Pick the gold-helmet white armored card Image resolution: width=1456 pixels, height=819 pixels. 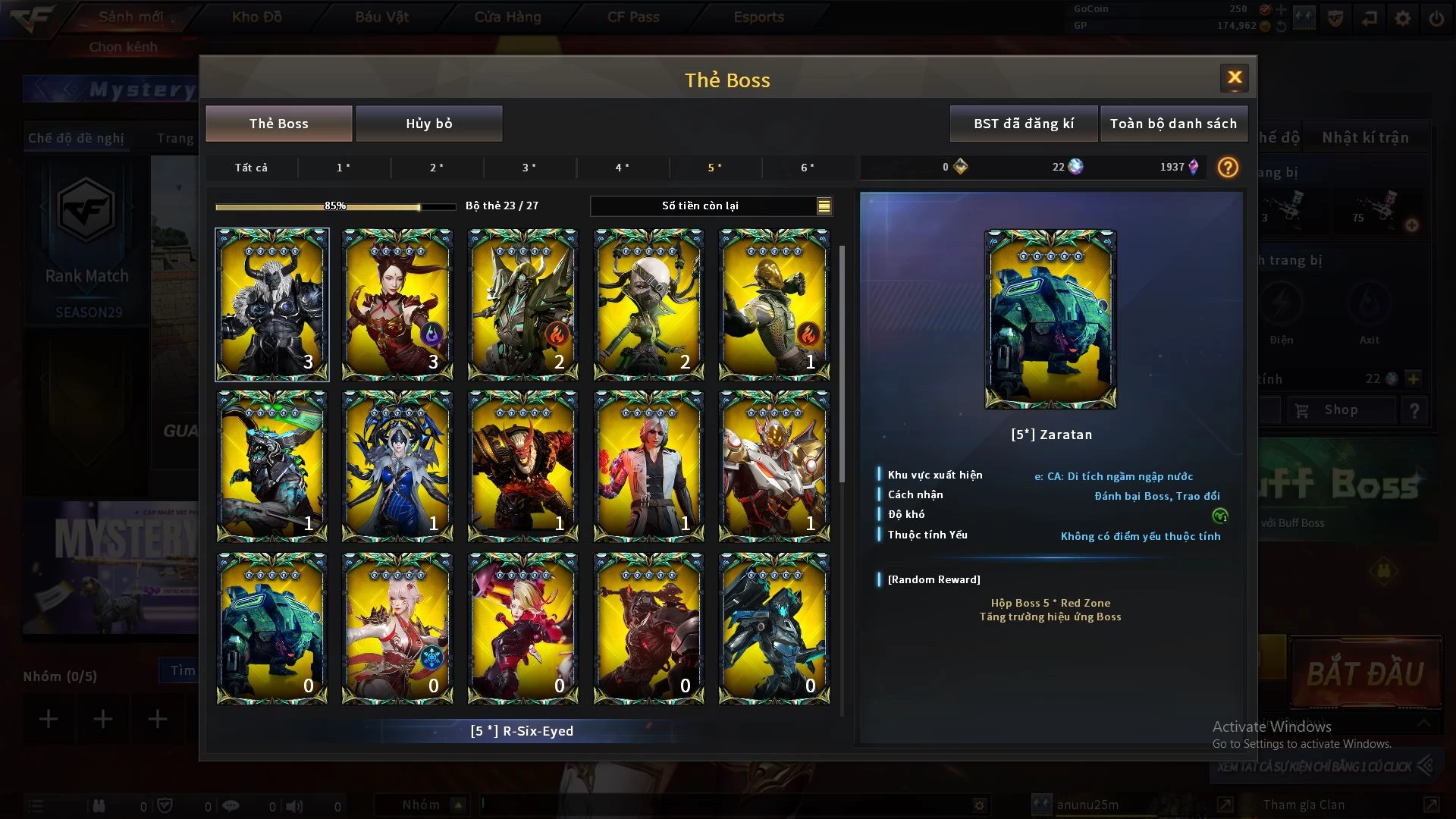pyautogui.click(x=773, y=466)
